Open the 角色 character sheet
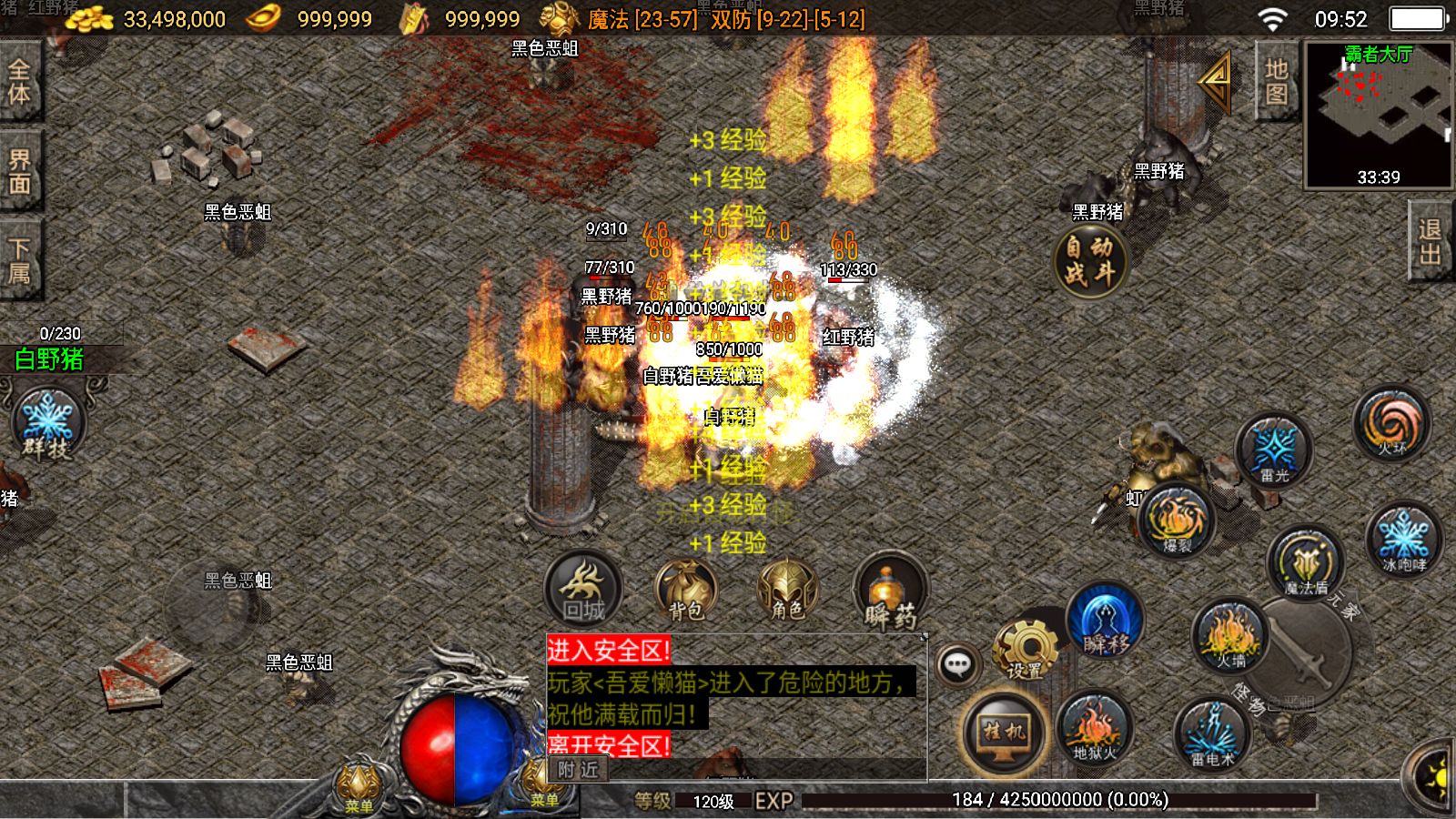Image resolution: width=1456 pixels, height=819 pixels. tap(787, 589)
